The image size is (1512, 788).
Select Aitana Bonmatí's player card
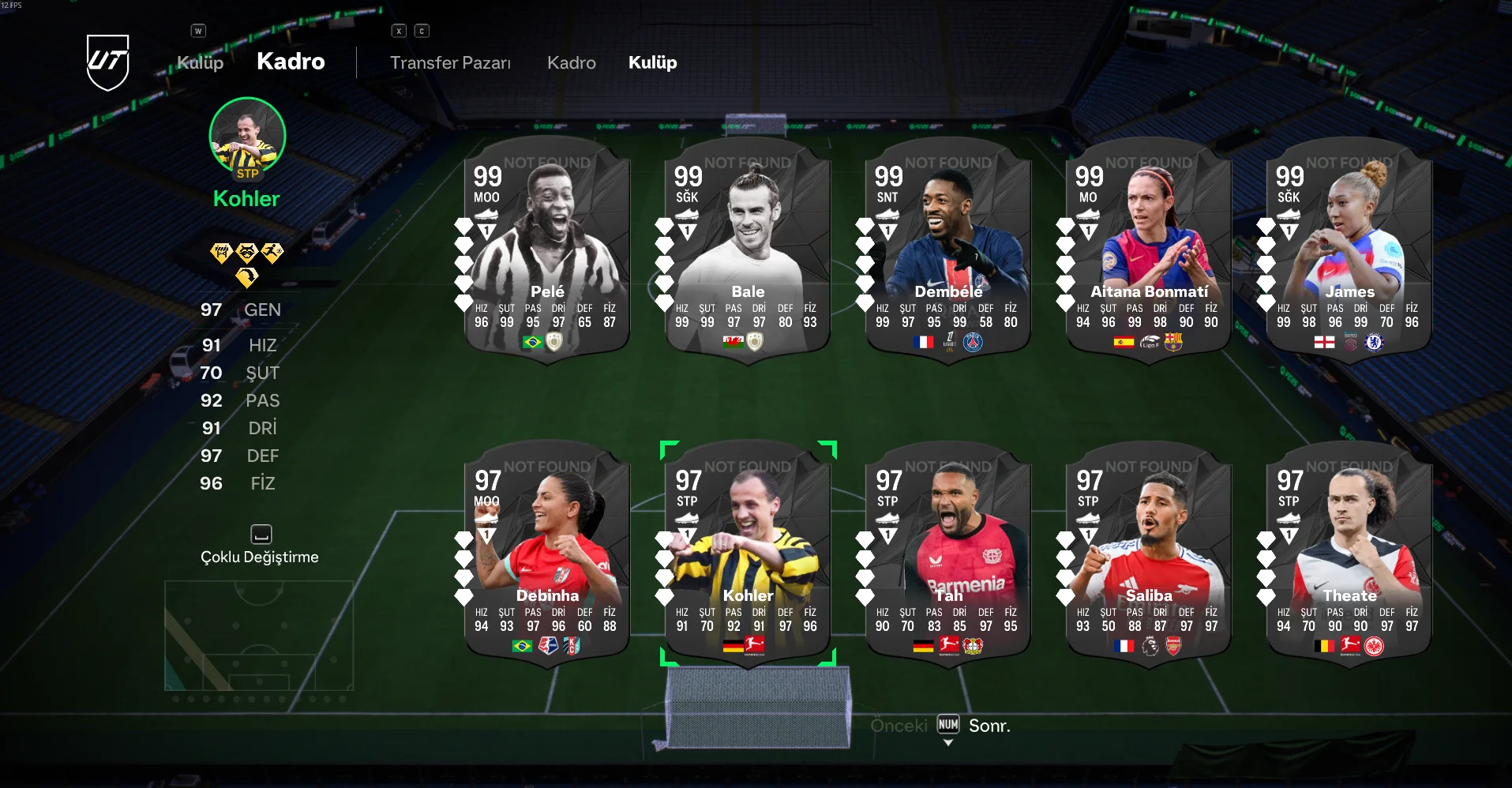click(x=1149, y=249)
